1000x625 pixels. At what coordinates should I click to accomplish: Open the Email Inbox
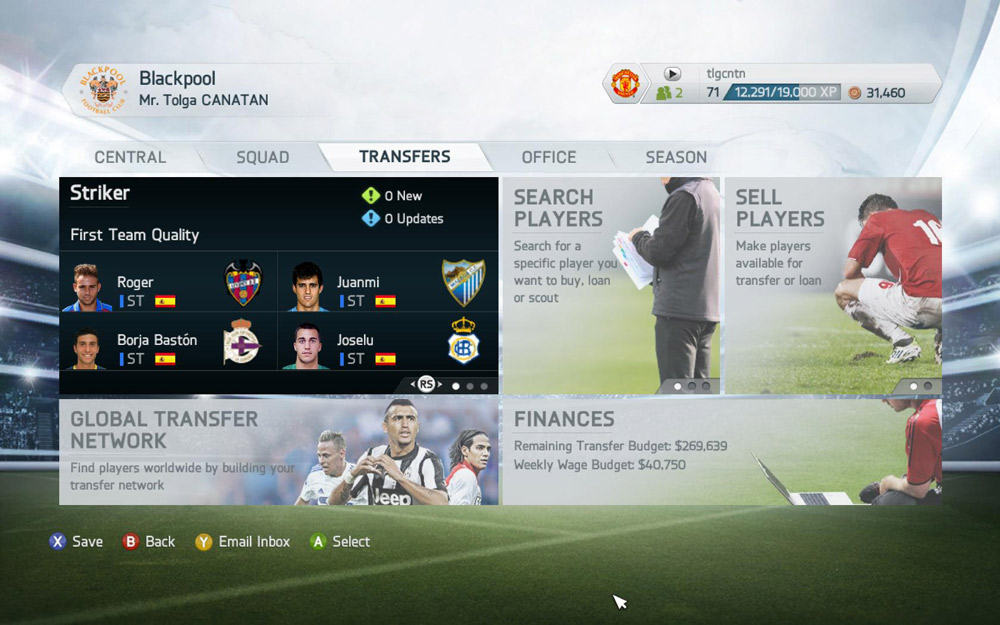click(x=243, y=542)
